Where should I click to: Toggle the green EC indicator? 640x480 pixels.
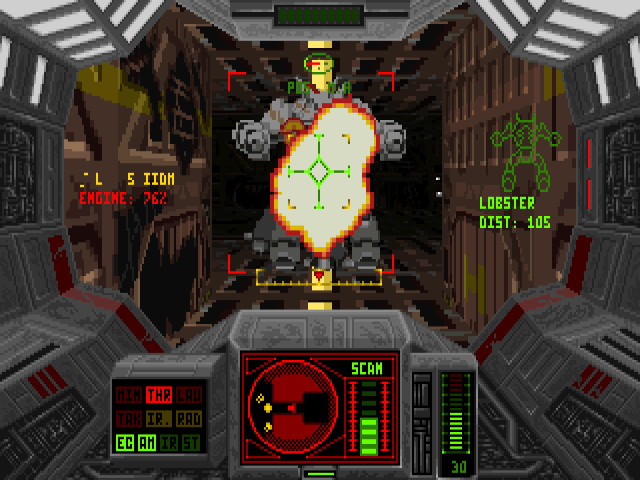pyautogui.click(x=123, y=441)
